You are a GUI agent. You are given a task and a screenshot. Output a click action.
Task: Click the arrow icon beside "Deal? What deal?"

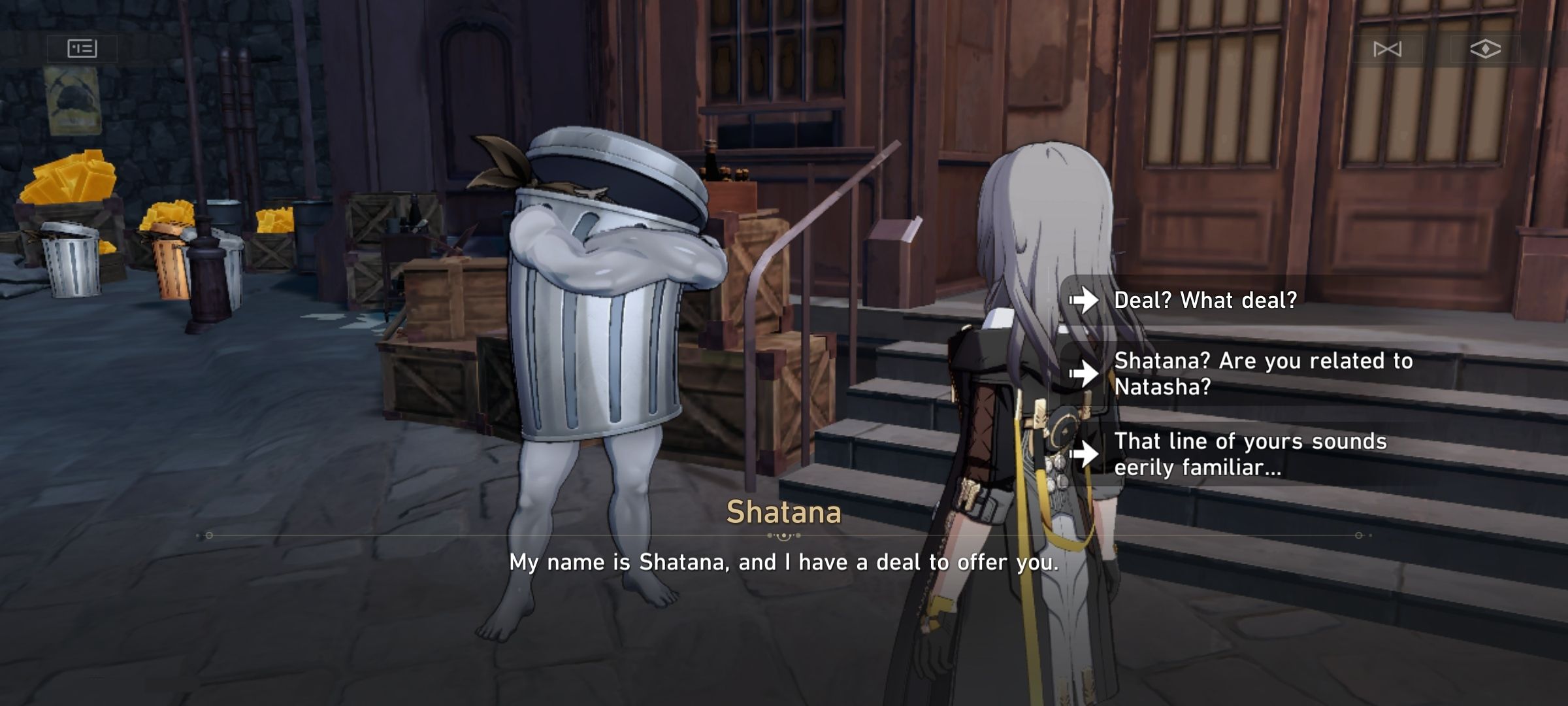(1085, 301)
